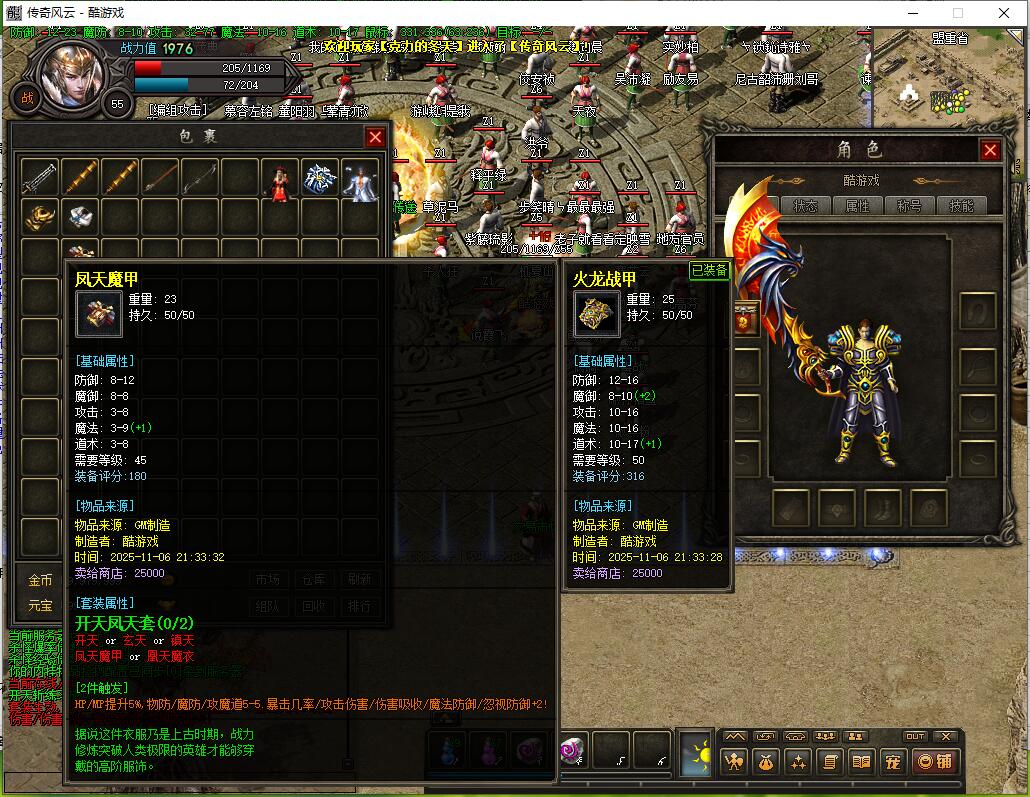This screenshot has height=797, width=1030.
Task: Open the 铺 shop button
Action: [x=935, y=762]
